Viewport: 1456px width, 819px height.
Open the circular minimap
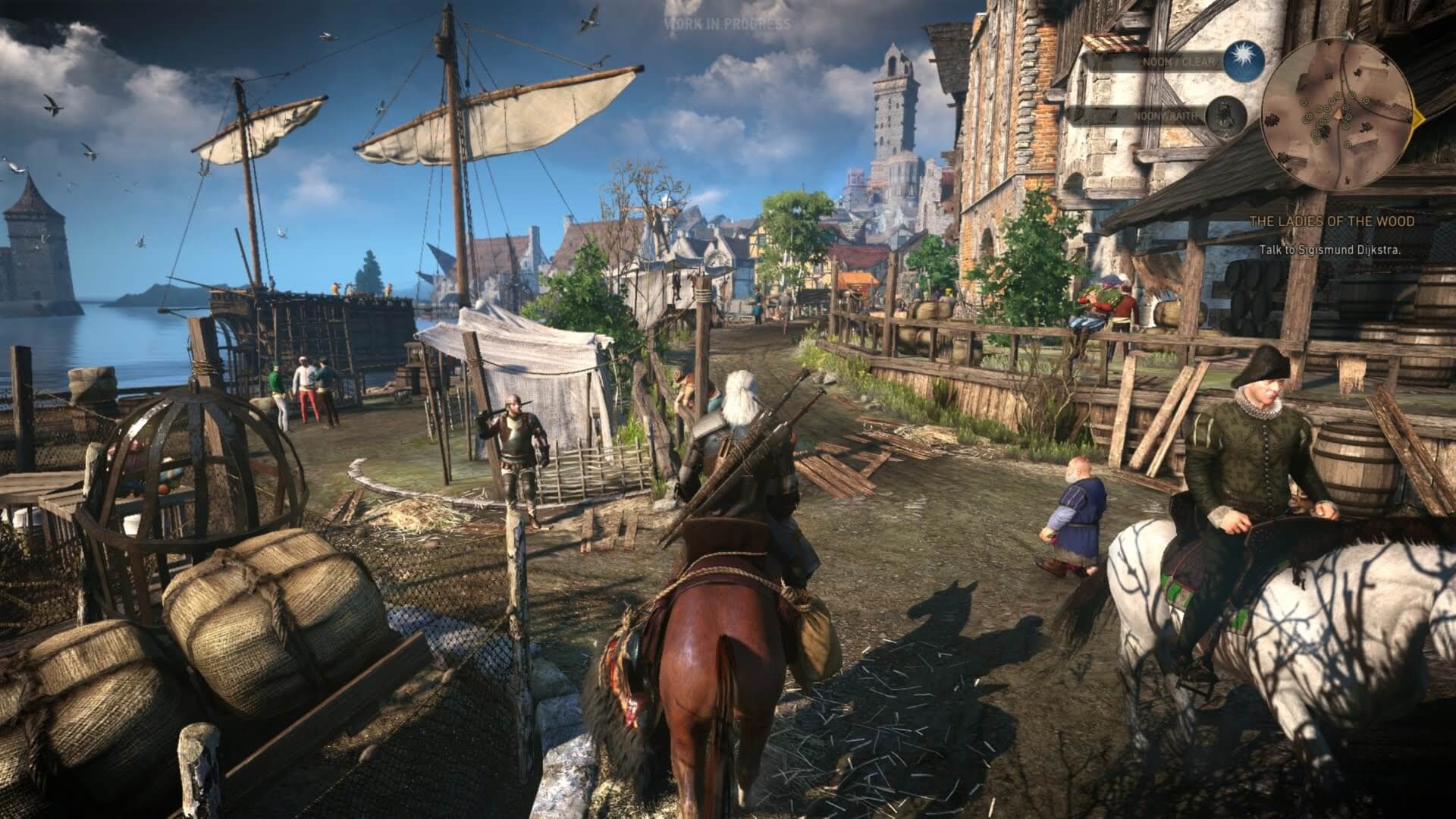coord(1340,117)
